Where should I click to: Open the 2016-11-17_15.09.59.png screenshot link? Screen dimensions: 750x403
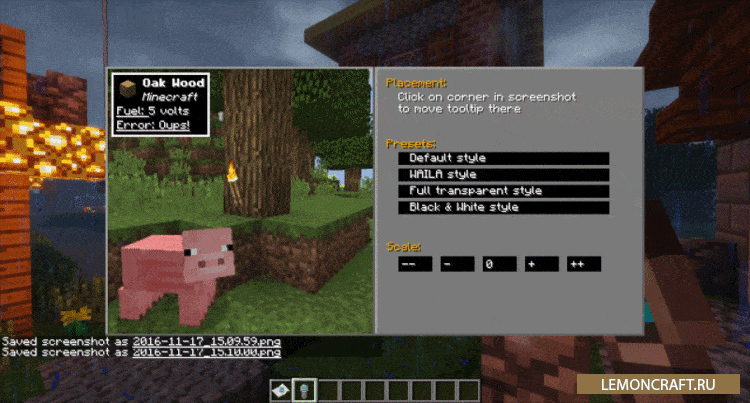click(206, 341)
